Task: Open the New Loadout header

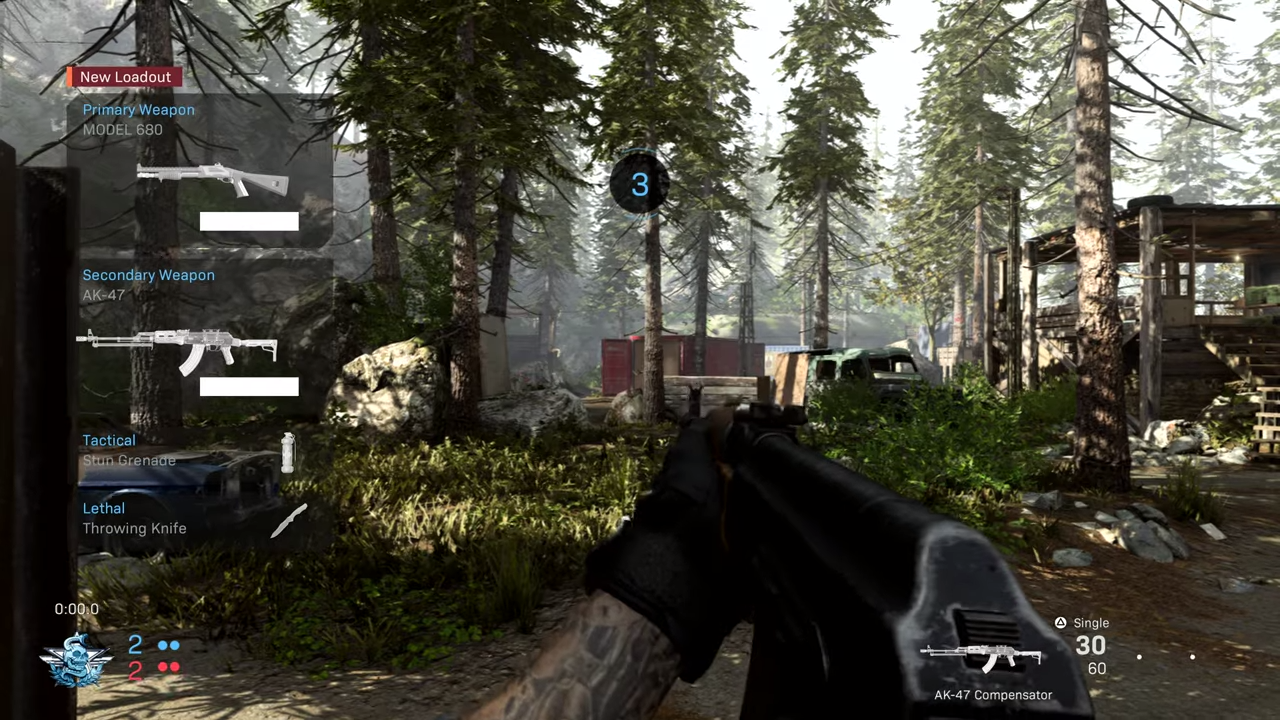Action: [125, 77]
